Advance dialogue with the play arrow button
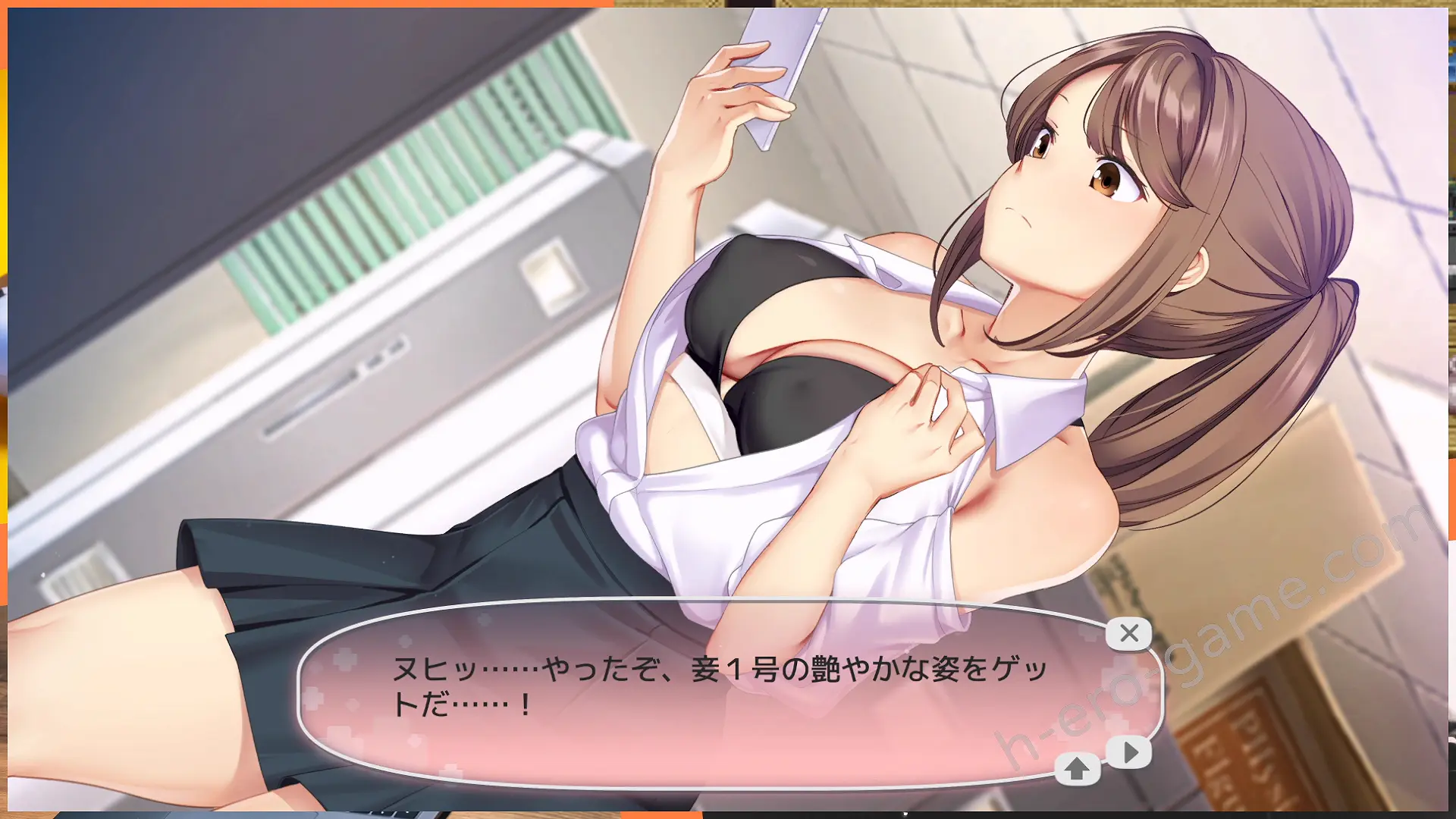Viewport: 1456px width, 819px height. tap(1129, 752)
